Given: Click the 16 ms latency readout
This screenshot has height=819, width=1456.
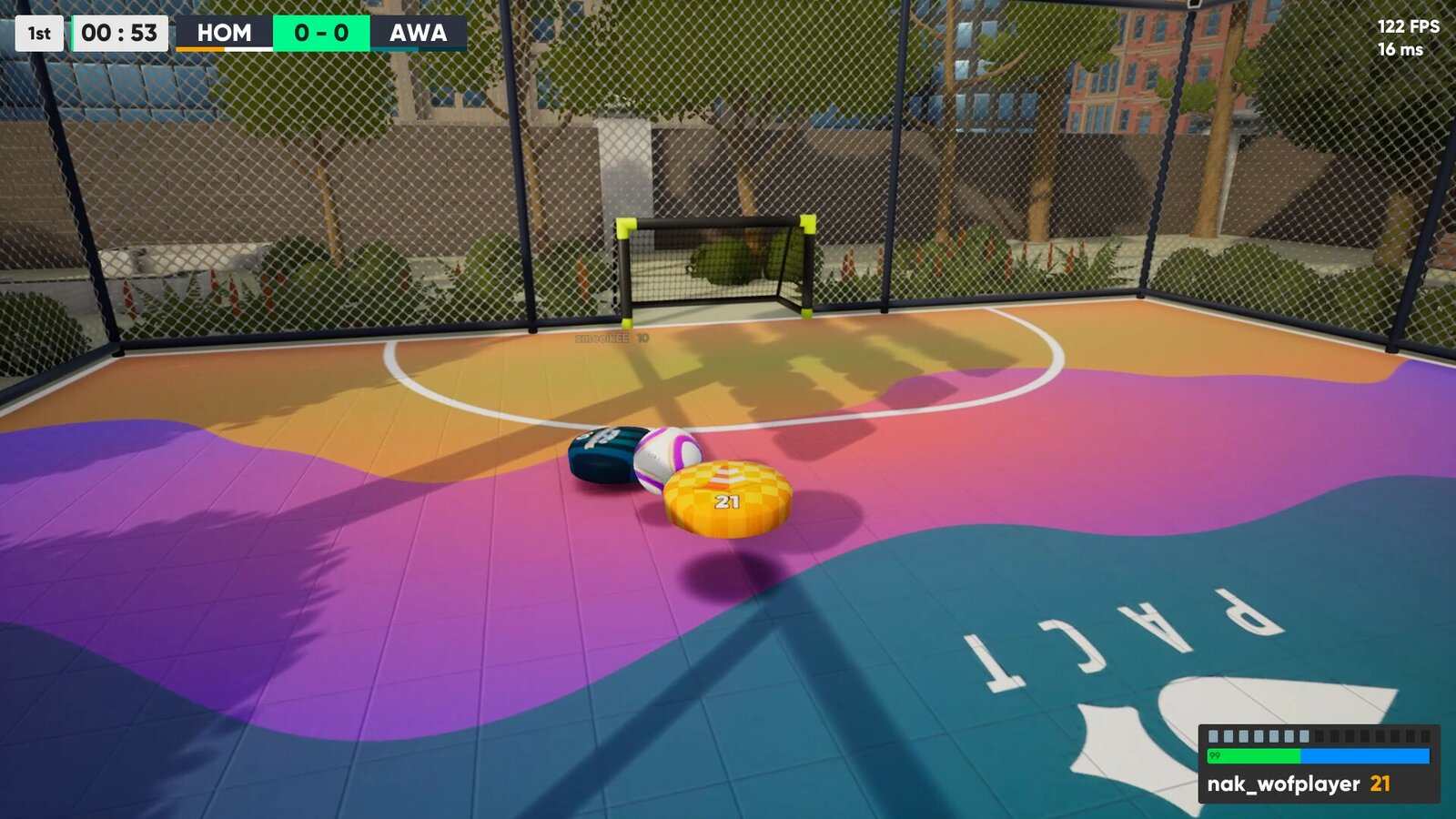Looking at the screenshot, I should 1410,51.
